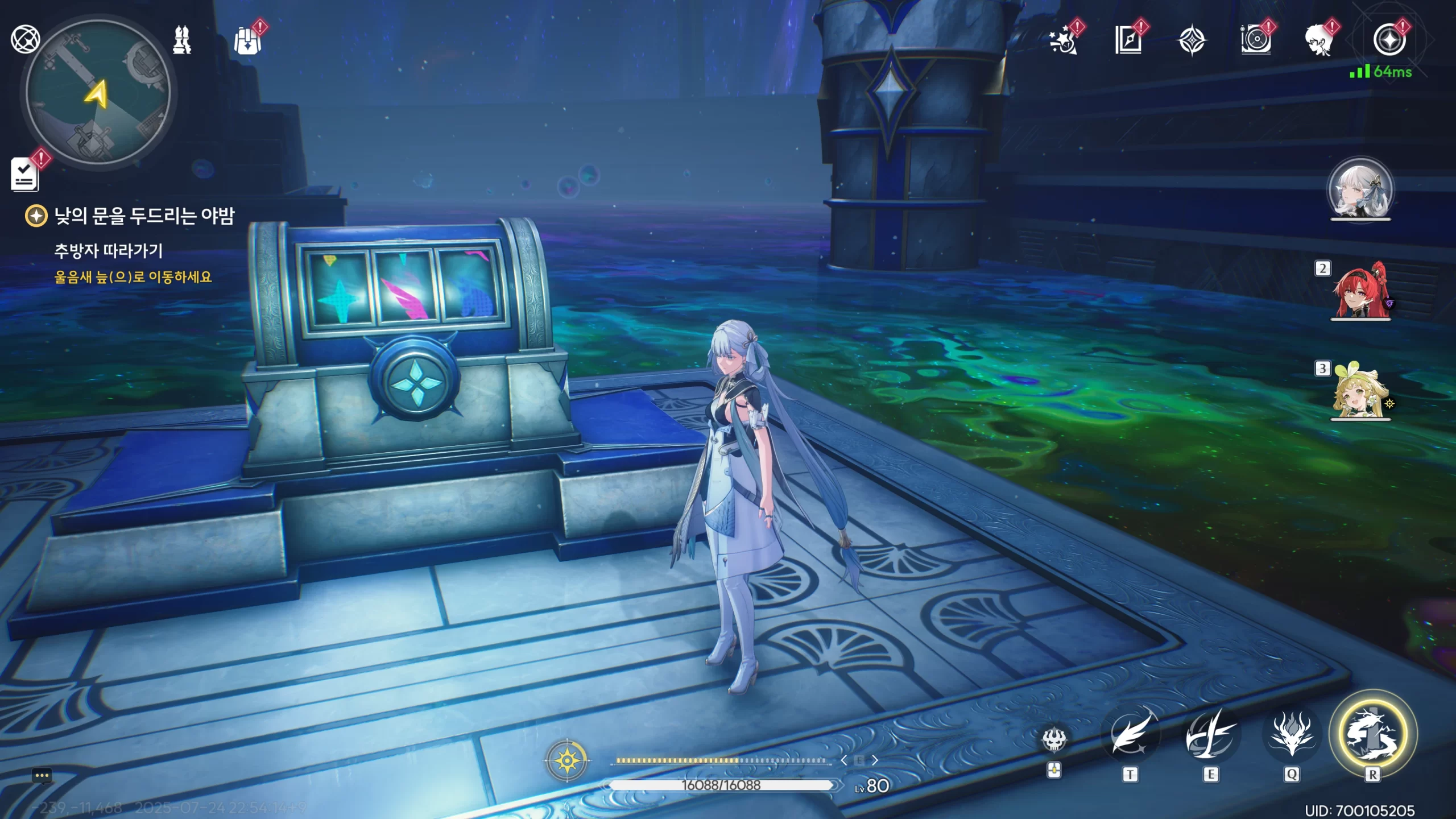The image size is (1456, 819).
Task: Open the round star menu icon above ping
Action: pos(1389,40)
